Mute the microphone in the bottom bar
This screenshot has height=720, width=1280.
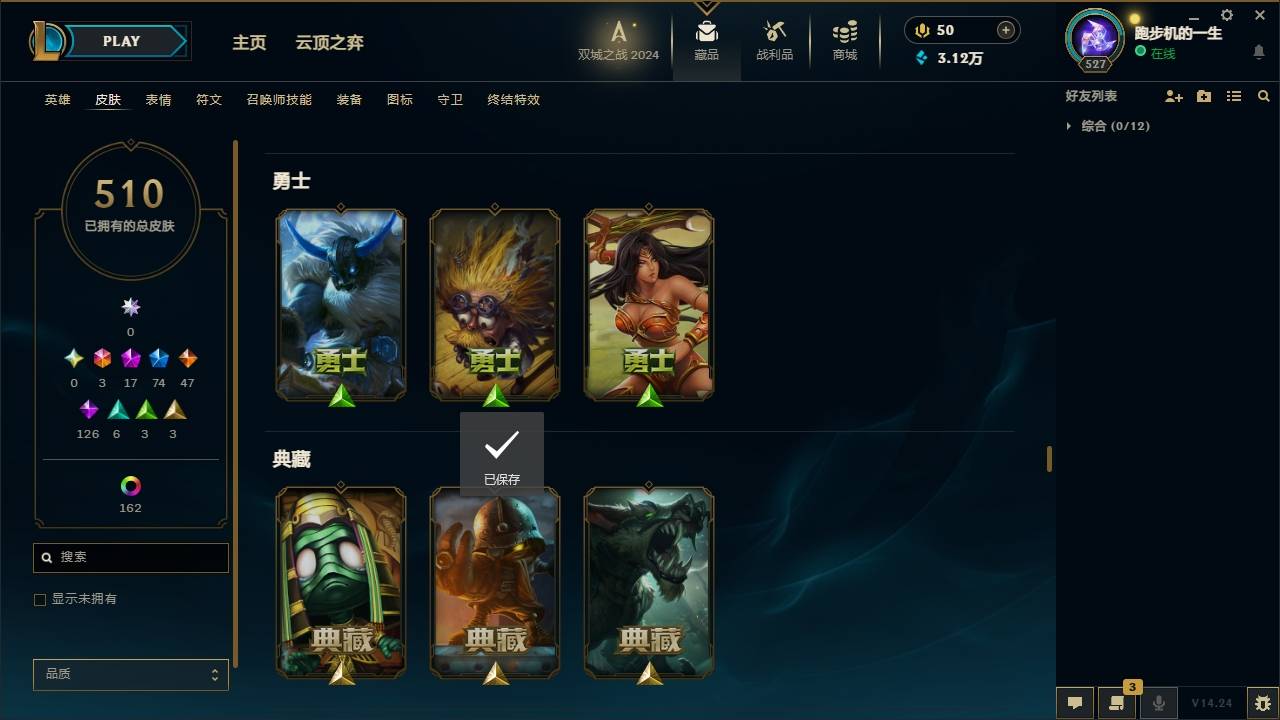pos(1159,703)
